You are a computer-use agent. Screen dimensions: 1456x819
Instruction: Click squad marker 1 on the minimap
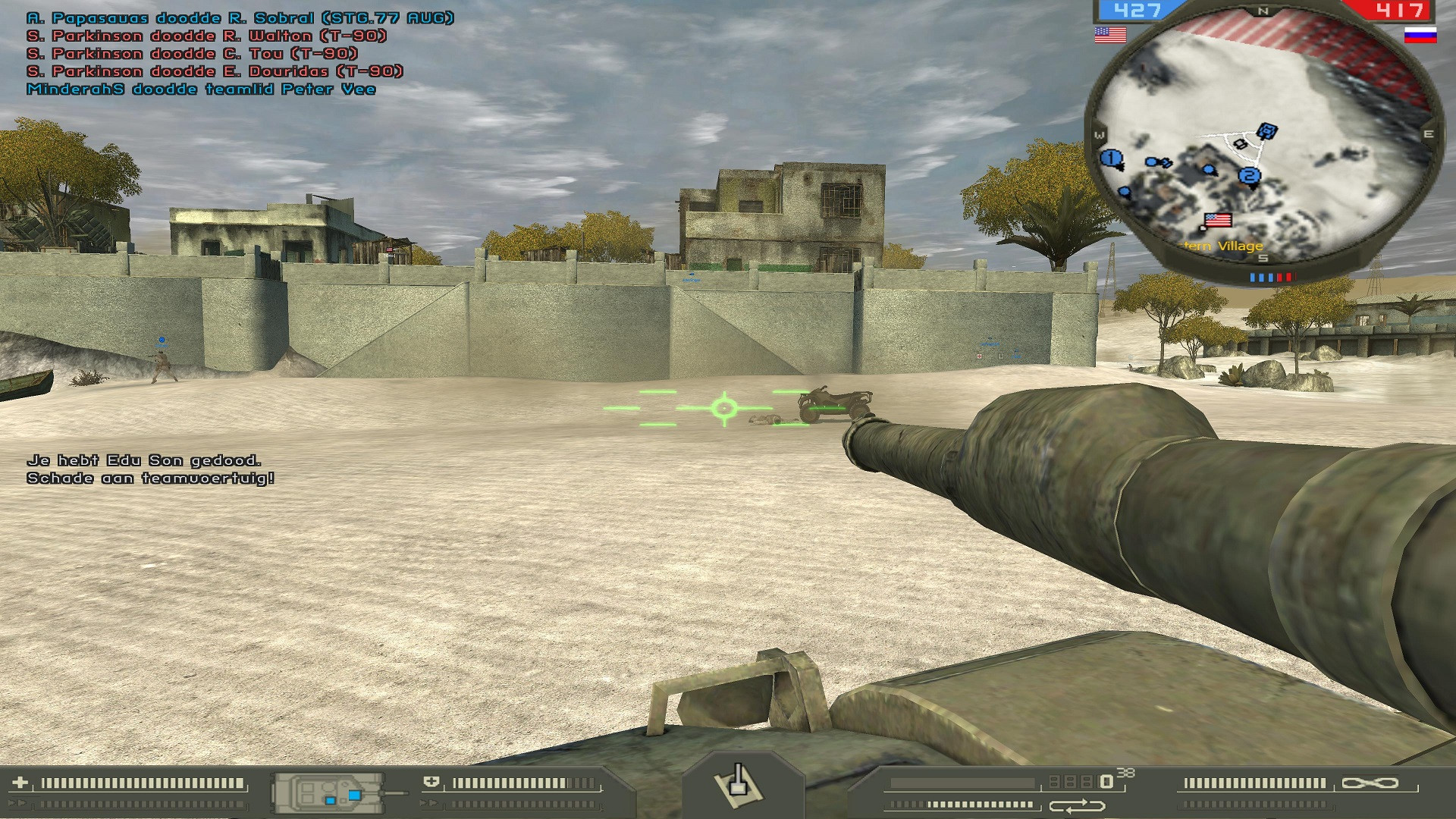pyautogui.click(x=1110, y=156)
